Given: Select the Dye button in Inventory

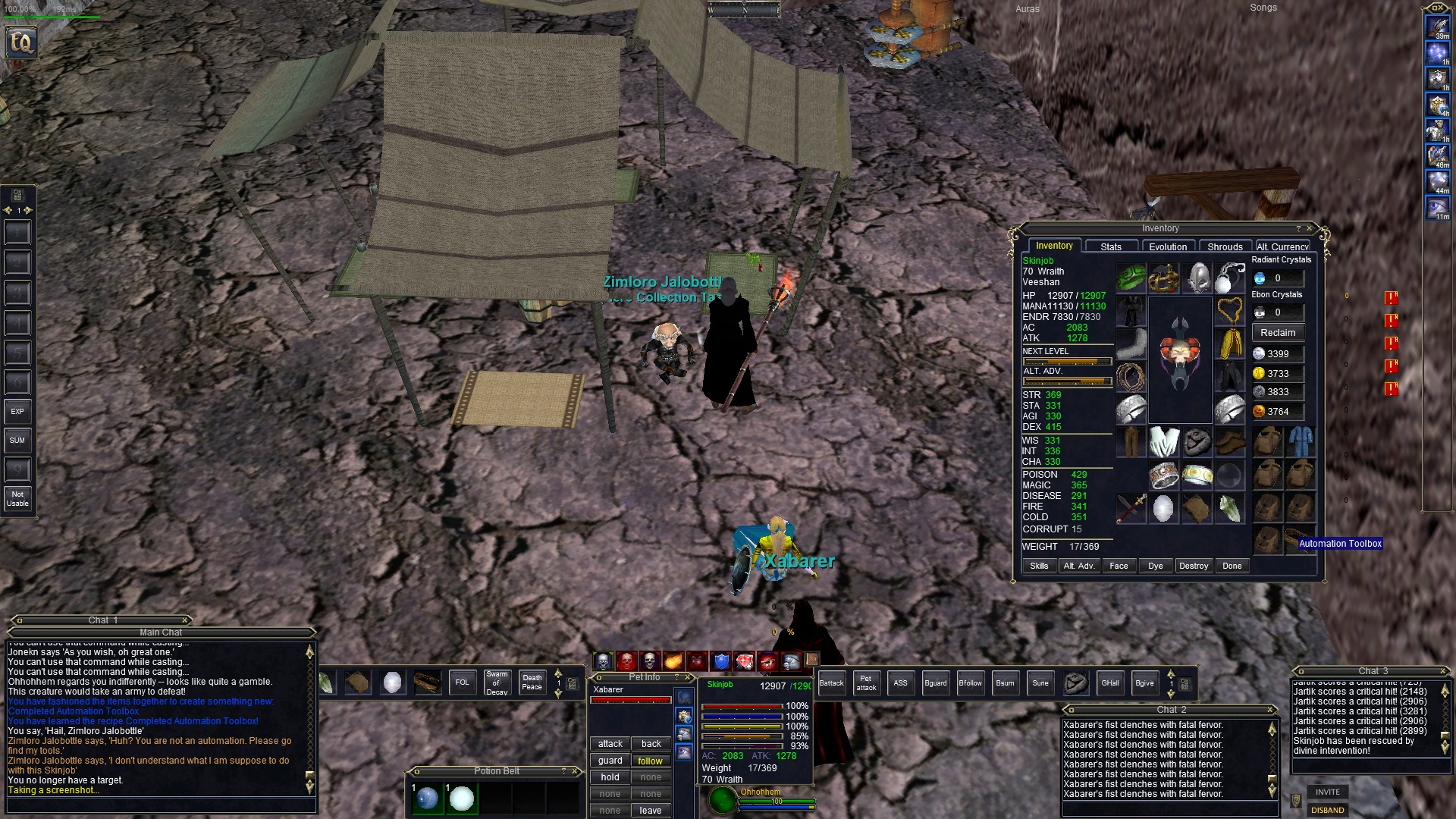Looking at the screenshot, I should click(1156, 566).
